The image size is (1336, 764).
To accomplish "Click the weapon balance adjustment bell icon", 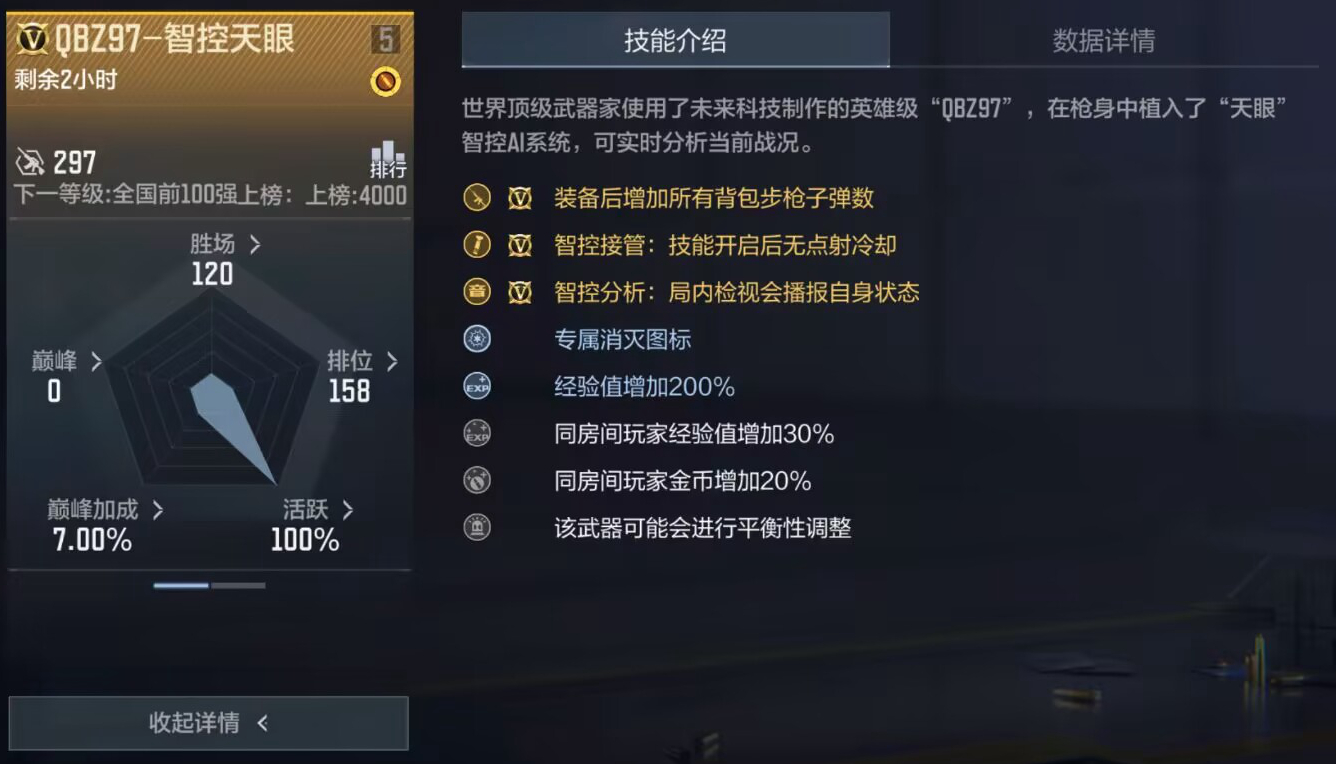I will click(x=476, y=528).
